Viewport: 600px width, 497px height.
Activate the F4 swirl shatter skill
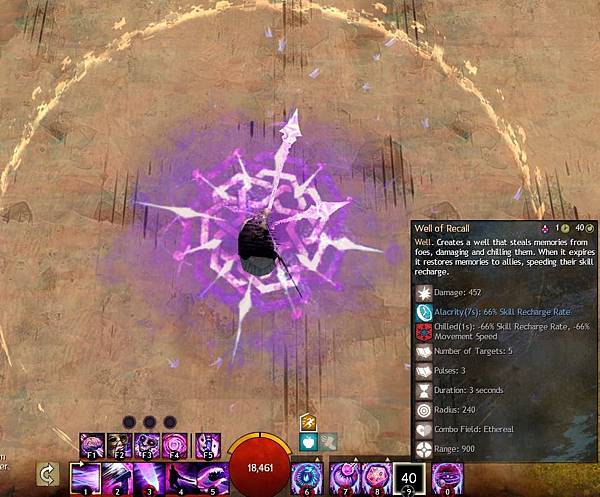(177, 443)
